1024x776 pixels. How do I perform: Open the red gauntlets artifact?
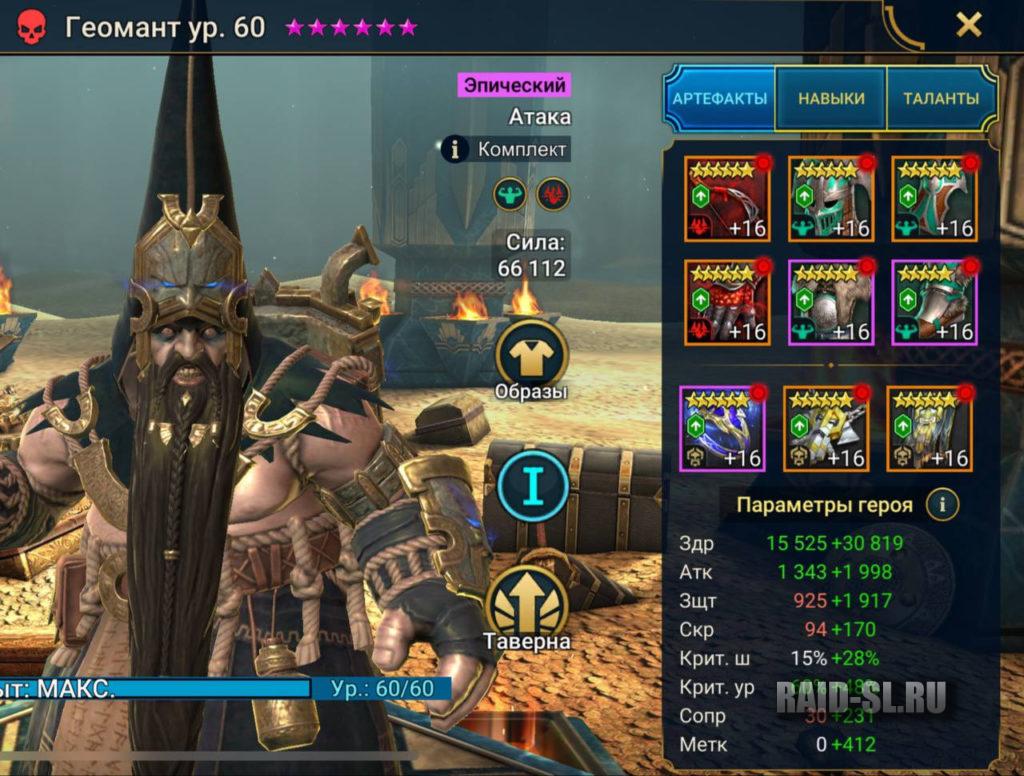point(725,302)
